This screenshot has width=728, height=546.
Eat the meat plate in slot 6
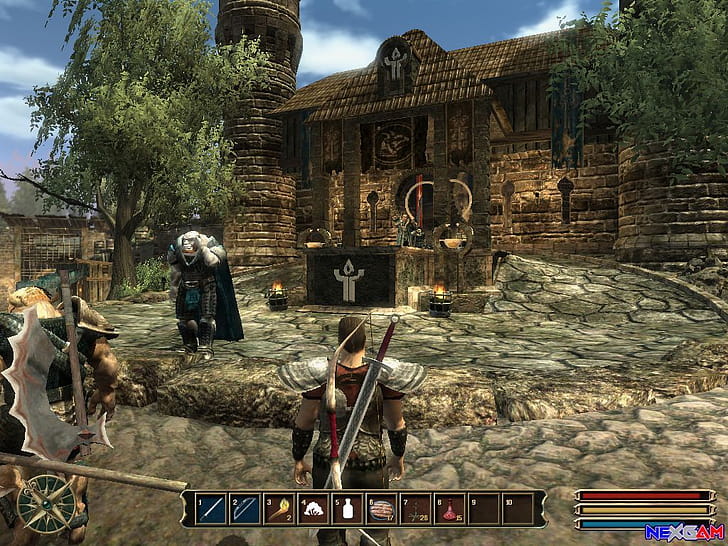click(x=380, y=509)
